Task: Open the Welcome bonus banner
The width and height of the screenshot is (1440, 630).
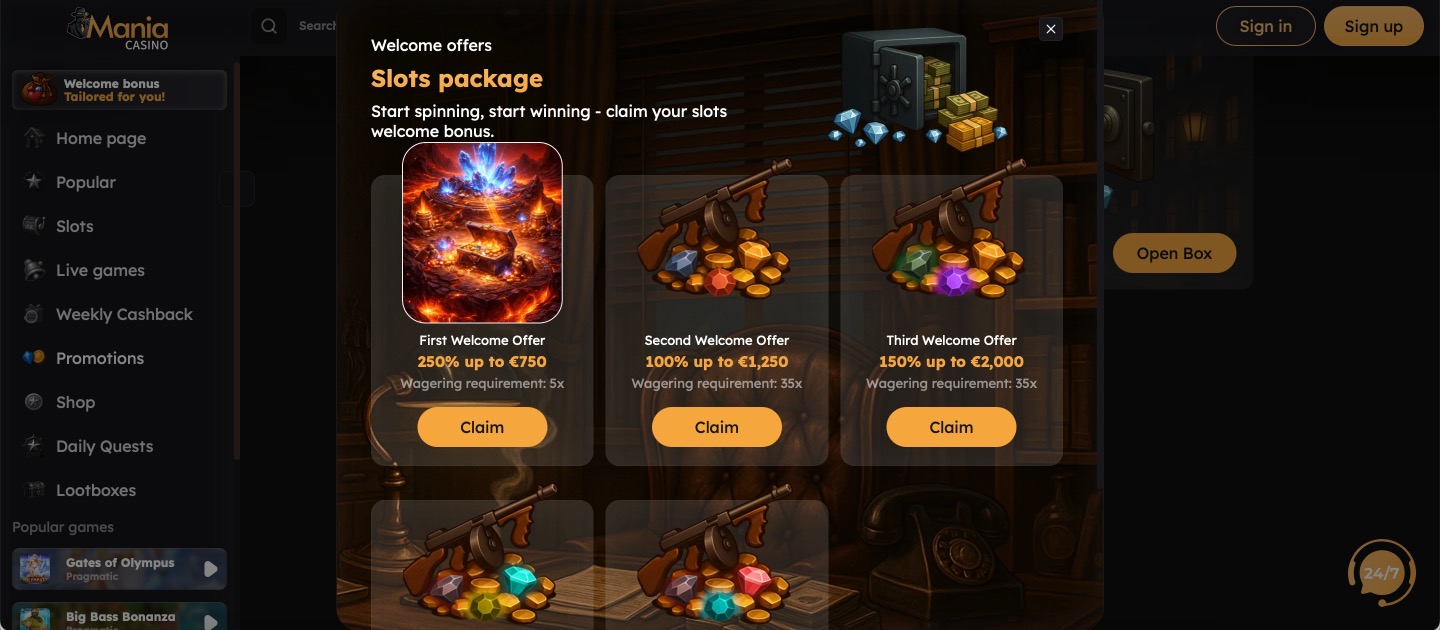Action: click(120, 90)
